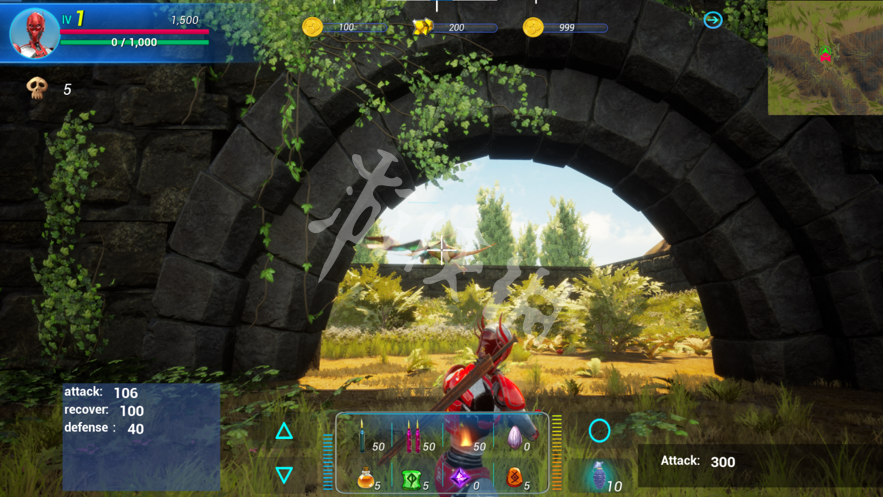Select the single teal candle slot
The width and height of the screenshot is (883, 497).
pyautogui.click(x=363, y=437)
